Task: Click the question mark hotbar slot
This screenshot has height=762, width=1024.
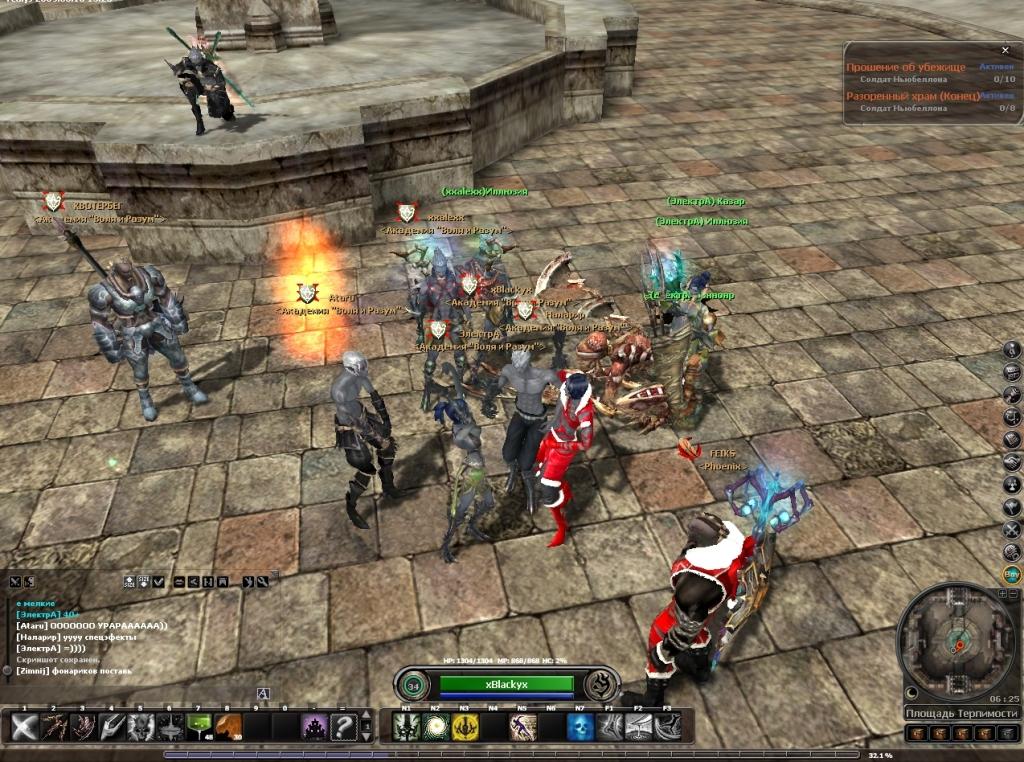Action: click(x=343, y=727)
